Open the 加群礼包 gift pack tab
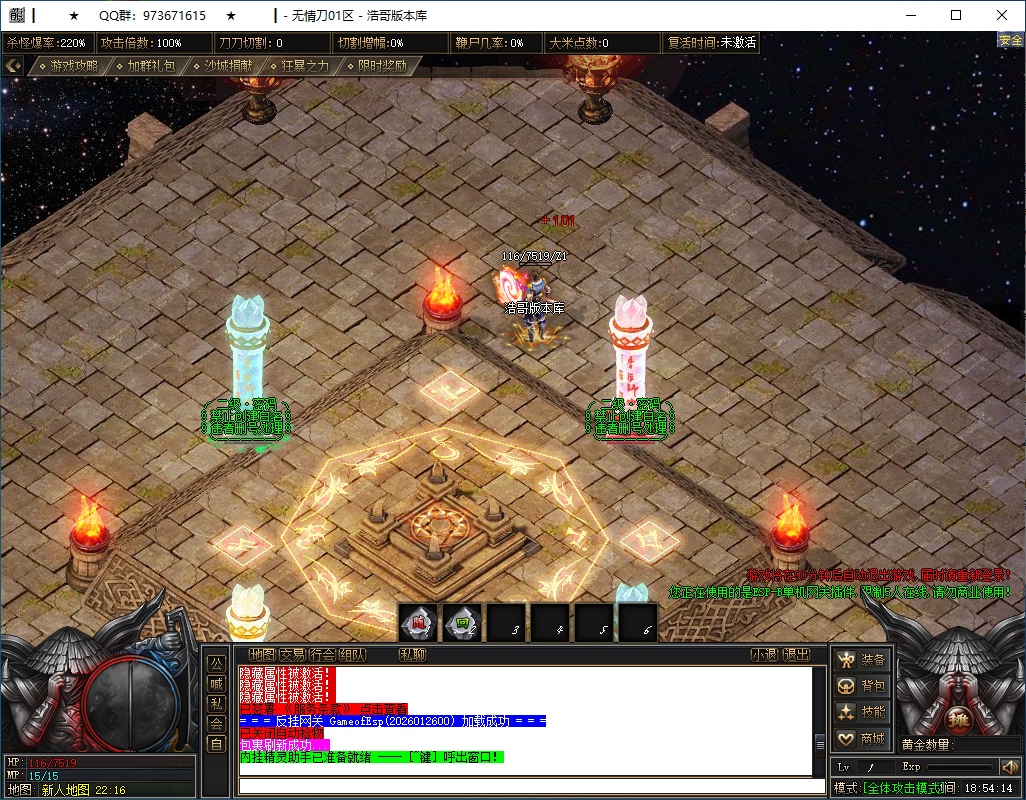The image size is (1026, 800). pos(144,66)
